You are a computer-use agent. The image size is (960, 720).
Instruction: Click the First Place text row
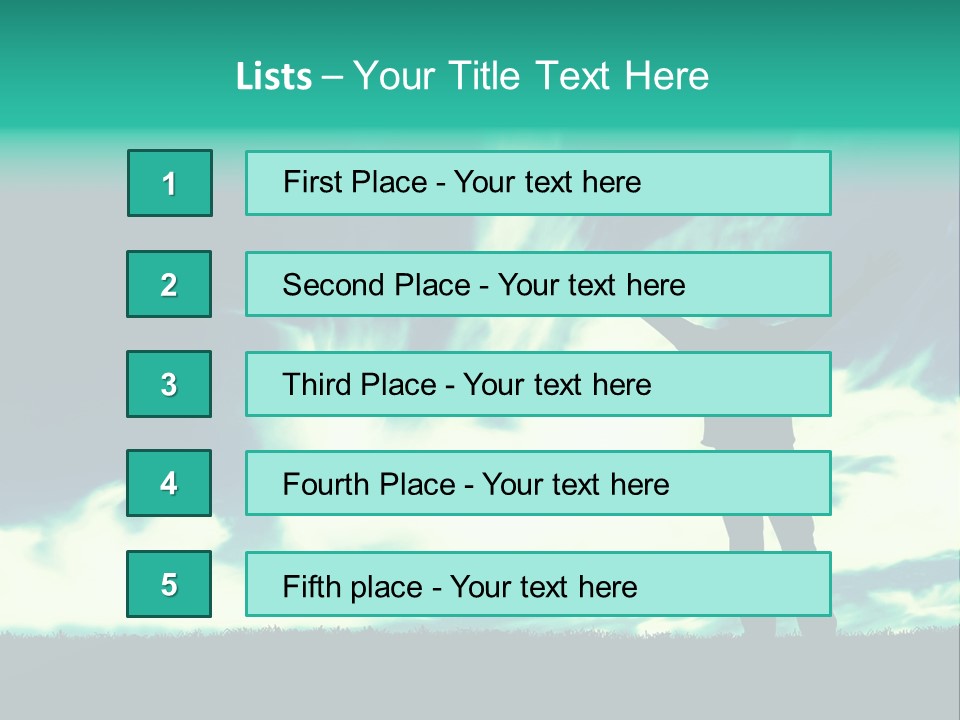(538, 183)
